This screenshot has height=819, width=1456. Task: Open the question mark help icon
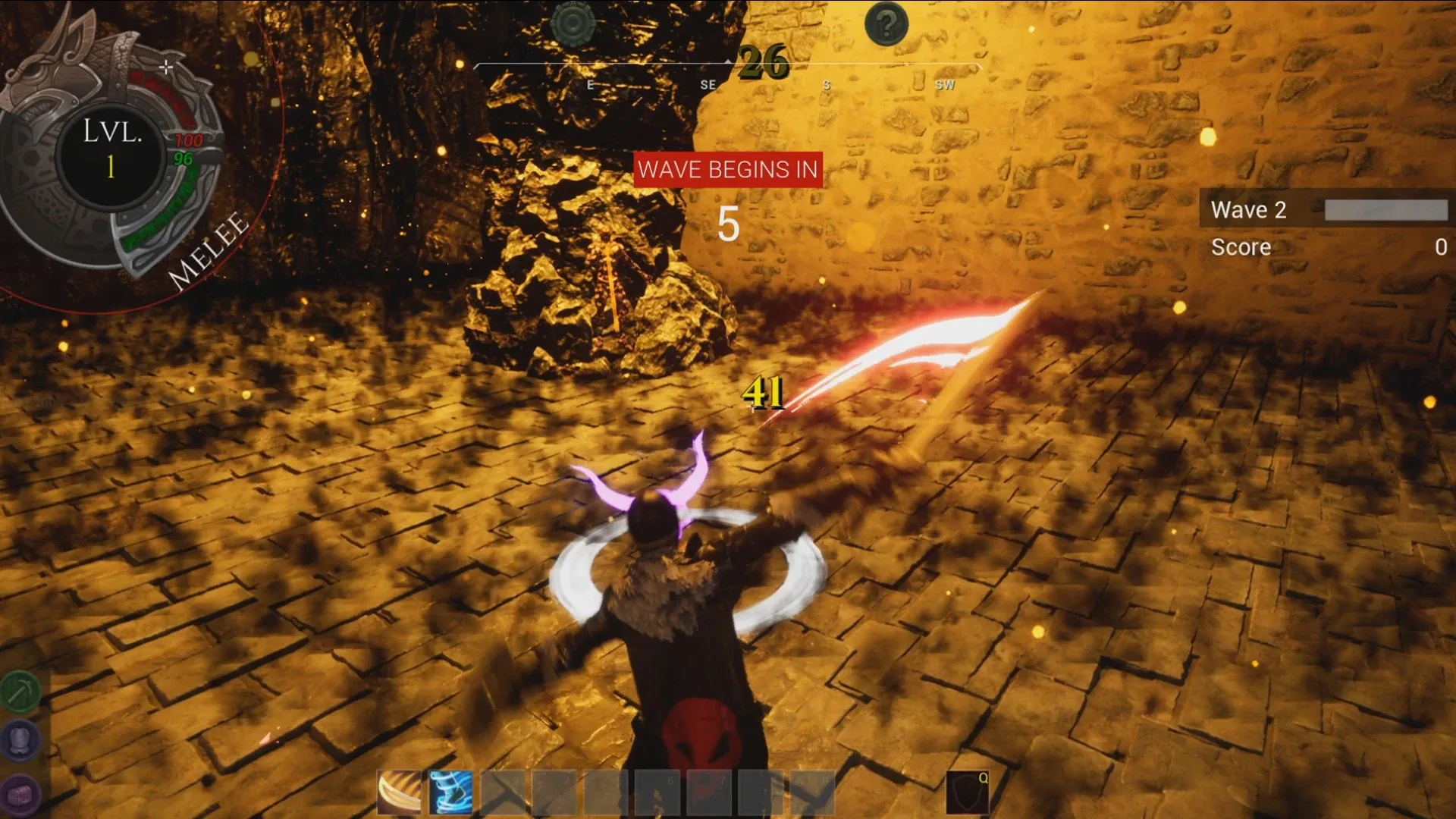pos(886,24)
